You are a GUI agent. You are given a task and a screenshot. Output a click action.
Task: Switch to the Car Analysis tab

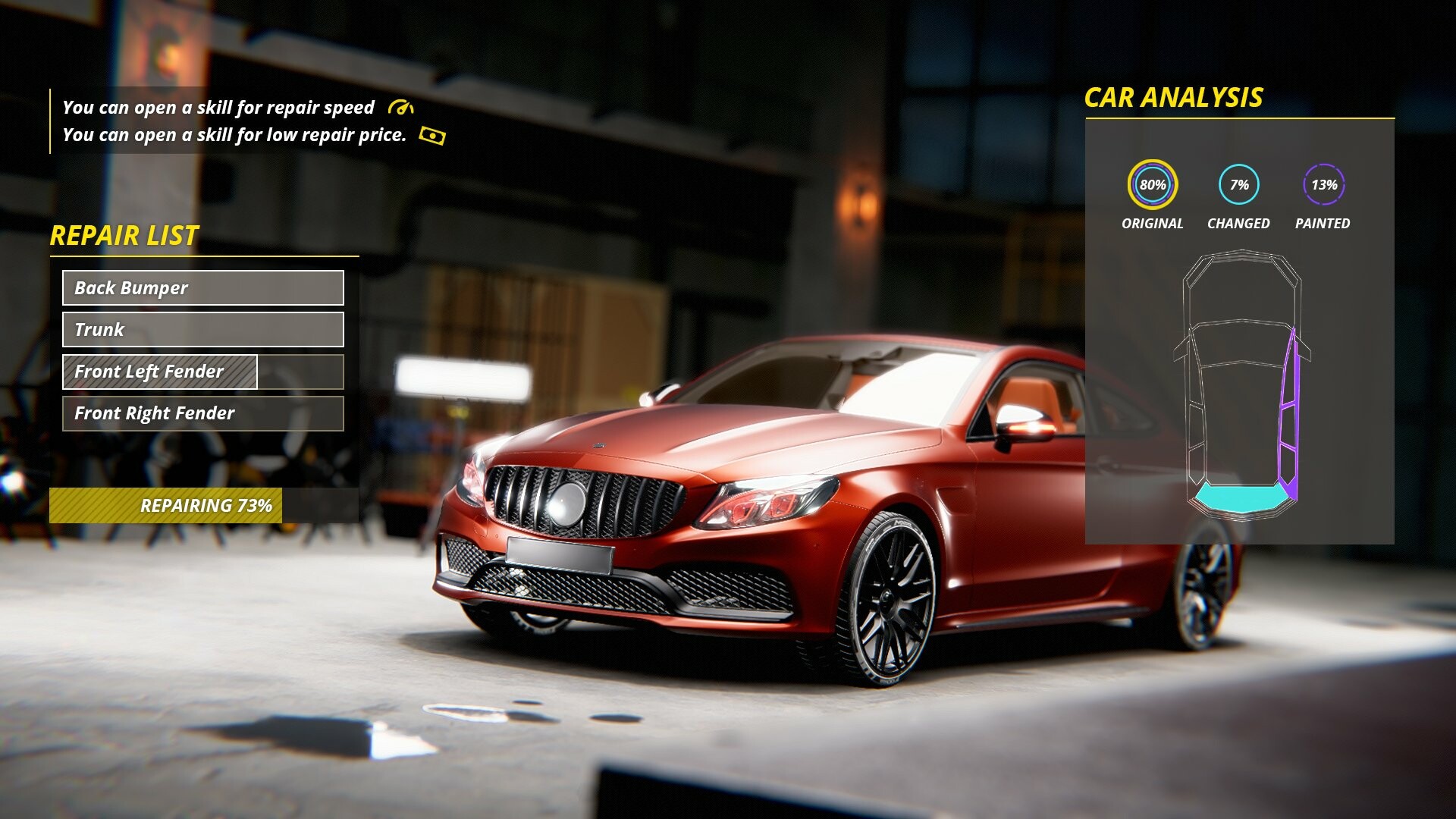[x=1175, y=96]
